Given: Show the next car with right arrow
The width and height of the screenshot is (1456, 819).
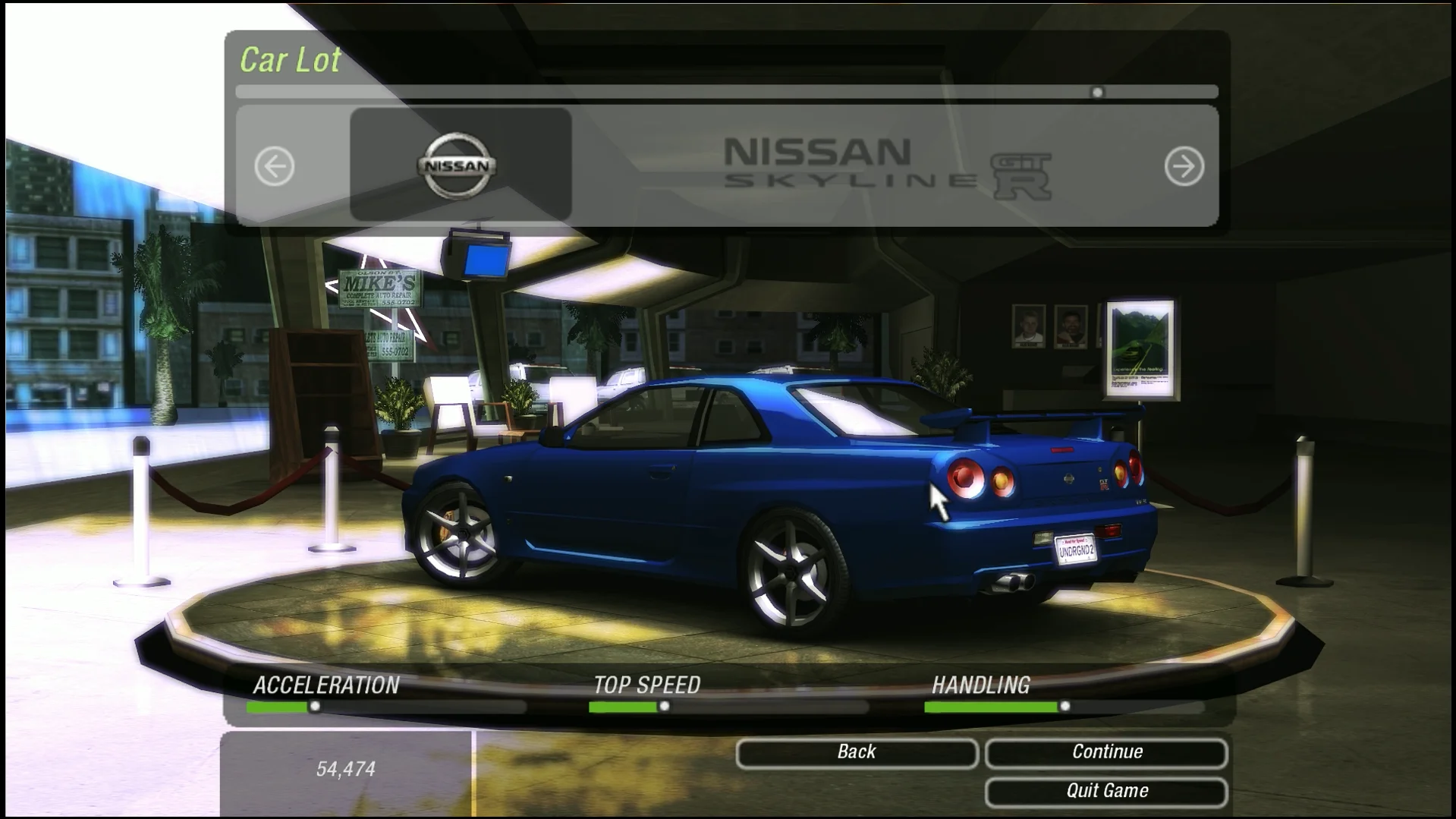Looking at the screenshot, I should click(x=1184, y=166).
